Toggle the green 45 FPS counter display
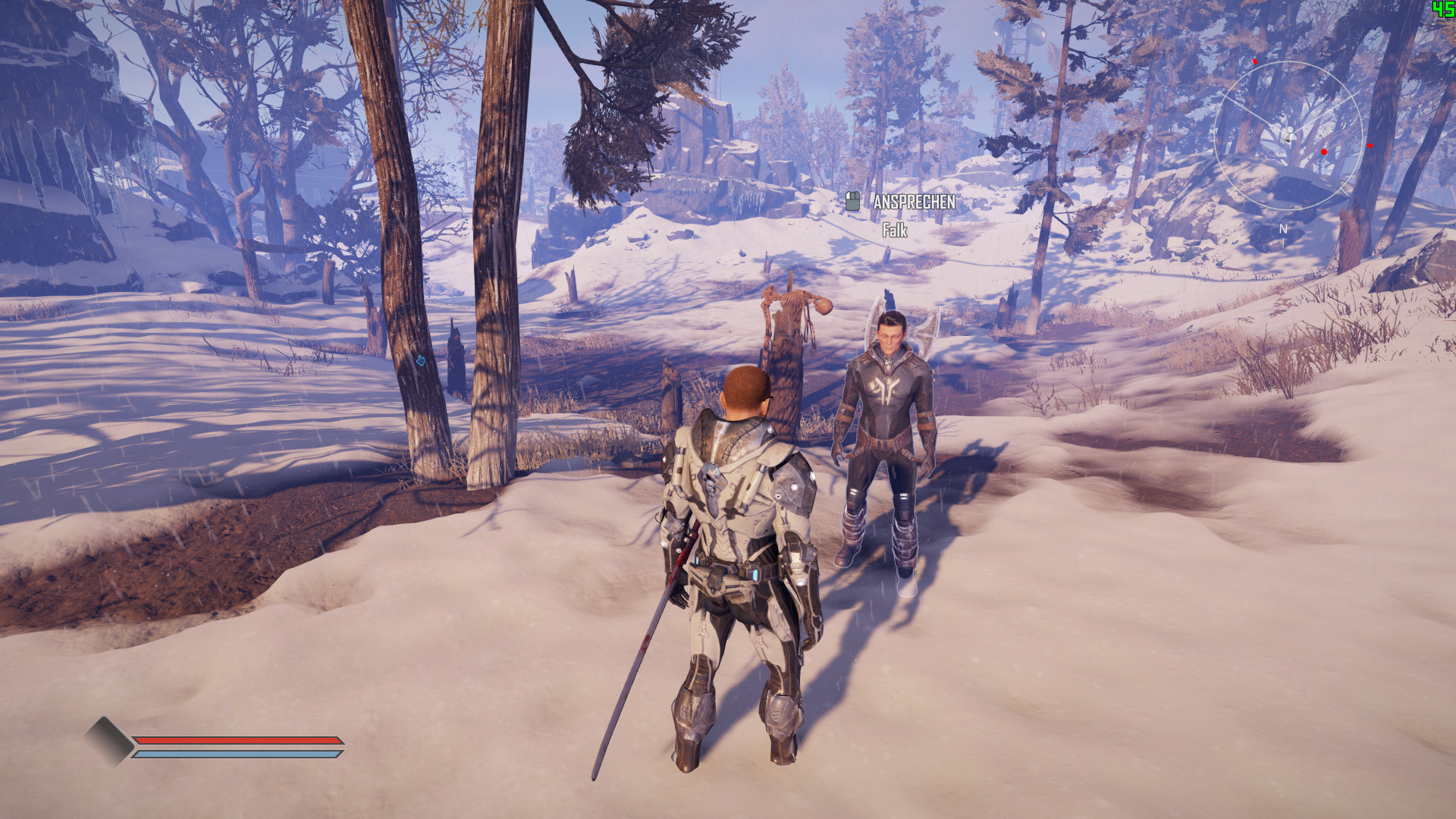This screenshot has height=819, width=1456. click(1443, 9)
